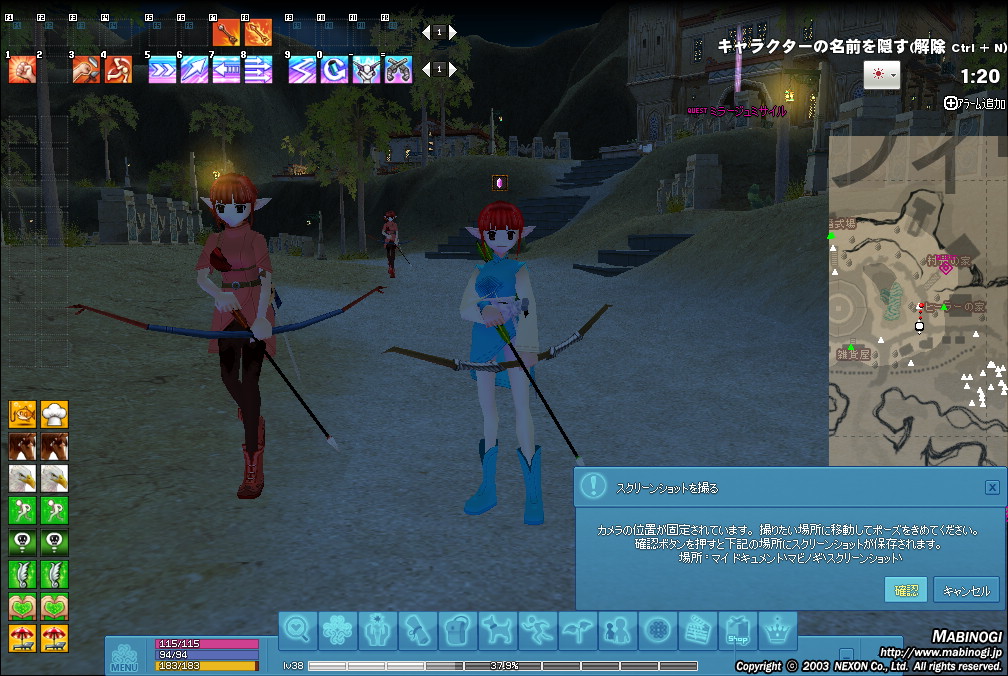Viewport: 1008px width, 676px height.
Task: Open the clover MENU button
Action: [124, 655]
